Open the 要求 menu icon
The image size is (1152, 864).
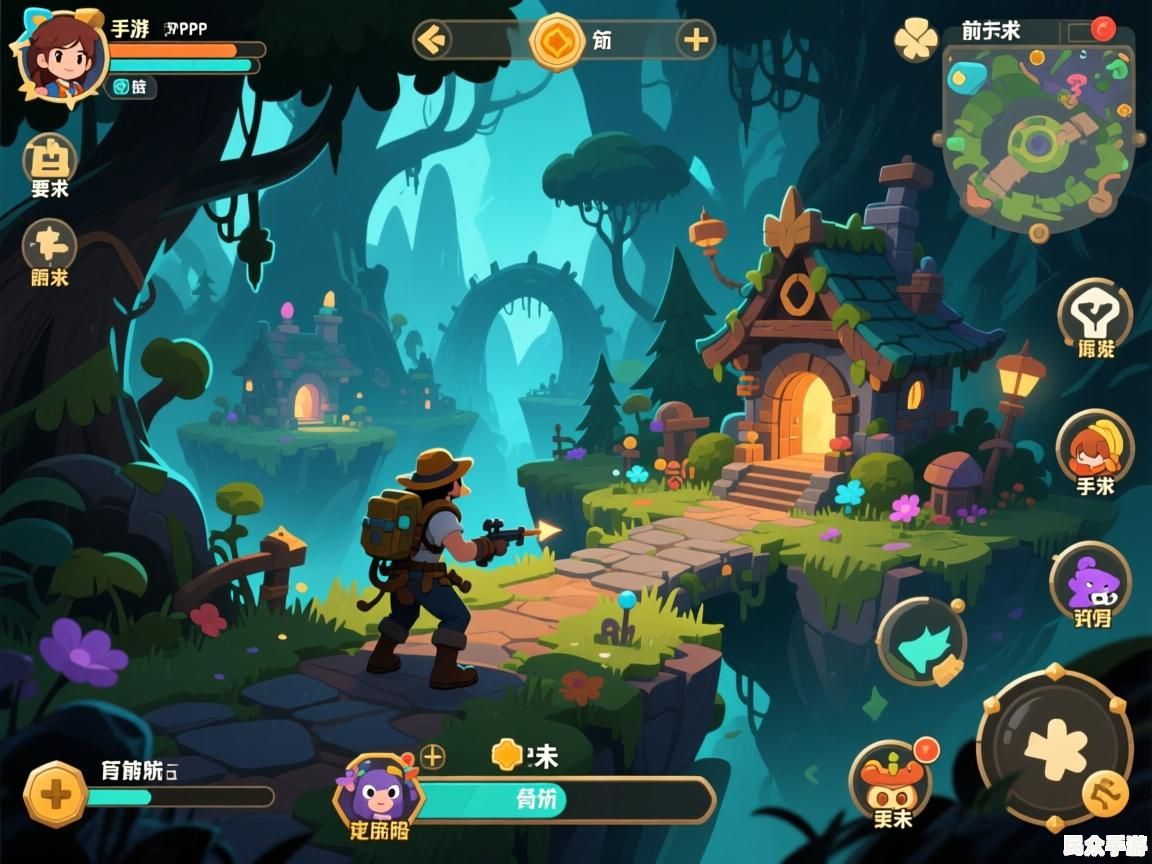(x=49, y=160)
